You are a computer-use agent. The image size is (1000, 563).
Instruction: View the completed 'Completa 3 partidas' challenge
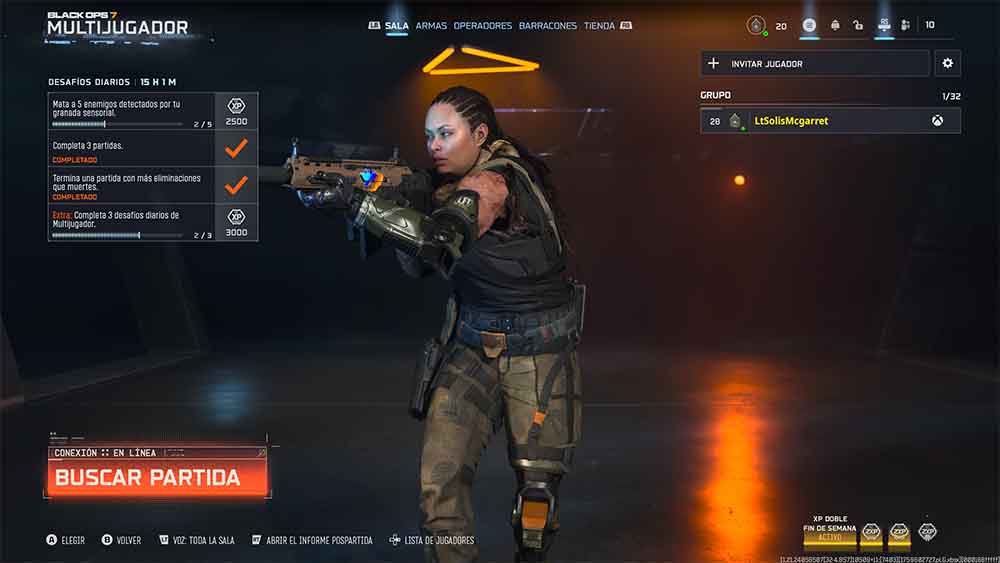pos(152,149)
